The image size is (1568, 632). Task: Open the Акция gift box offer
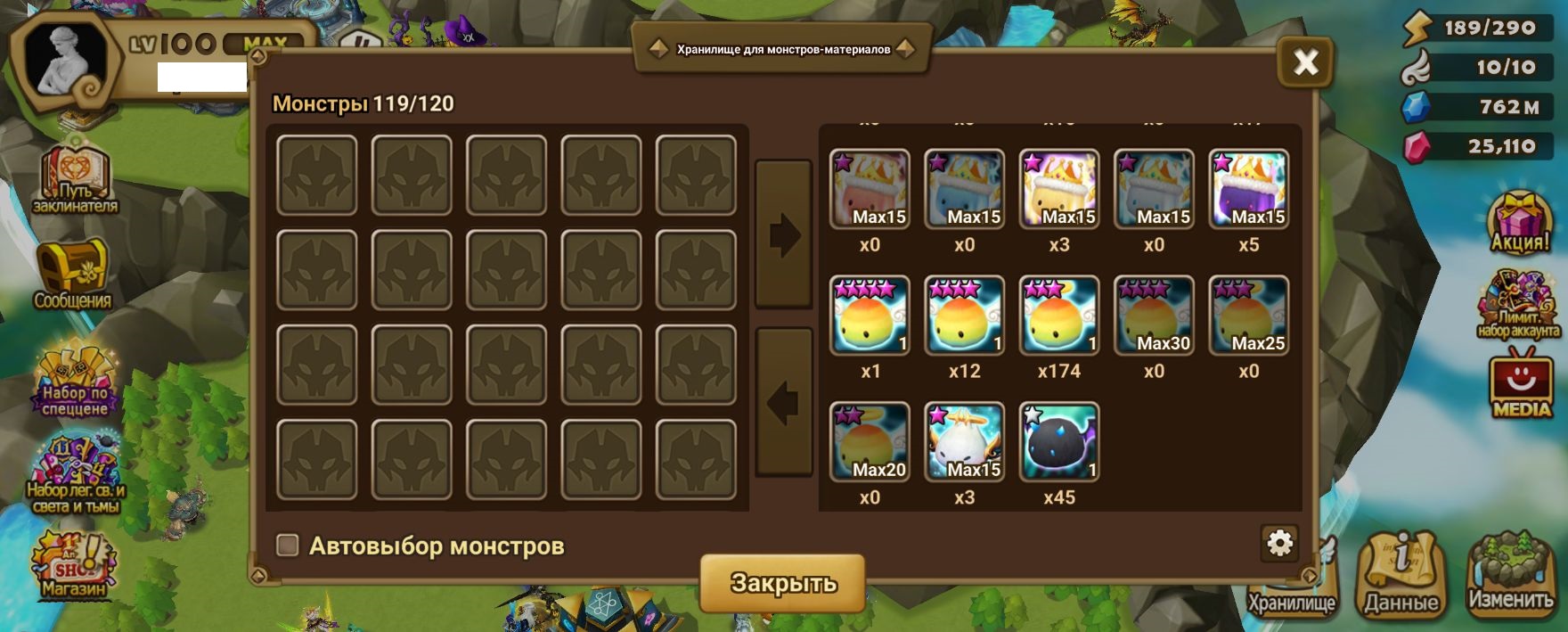point(1519,223)
